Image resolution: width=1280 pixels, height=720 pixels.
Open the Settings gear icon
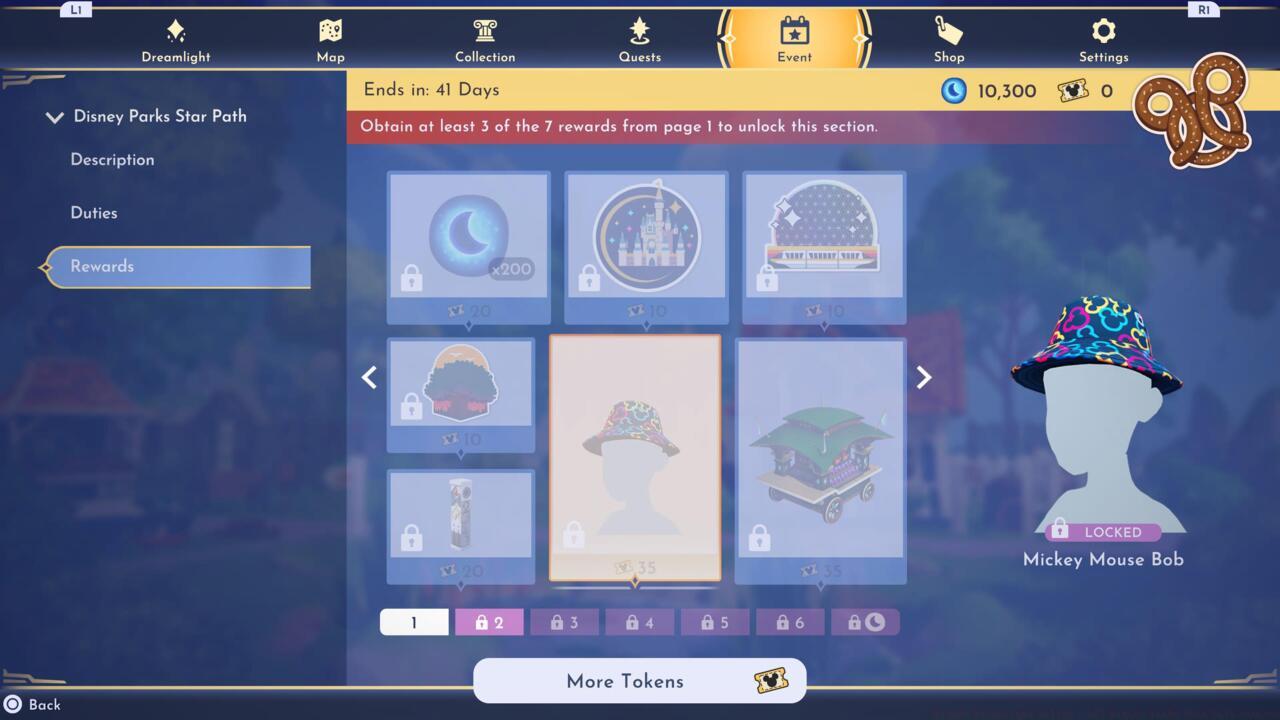point(1103,32)
